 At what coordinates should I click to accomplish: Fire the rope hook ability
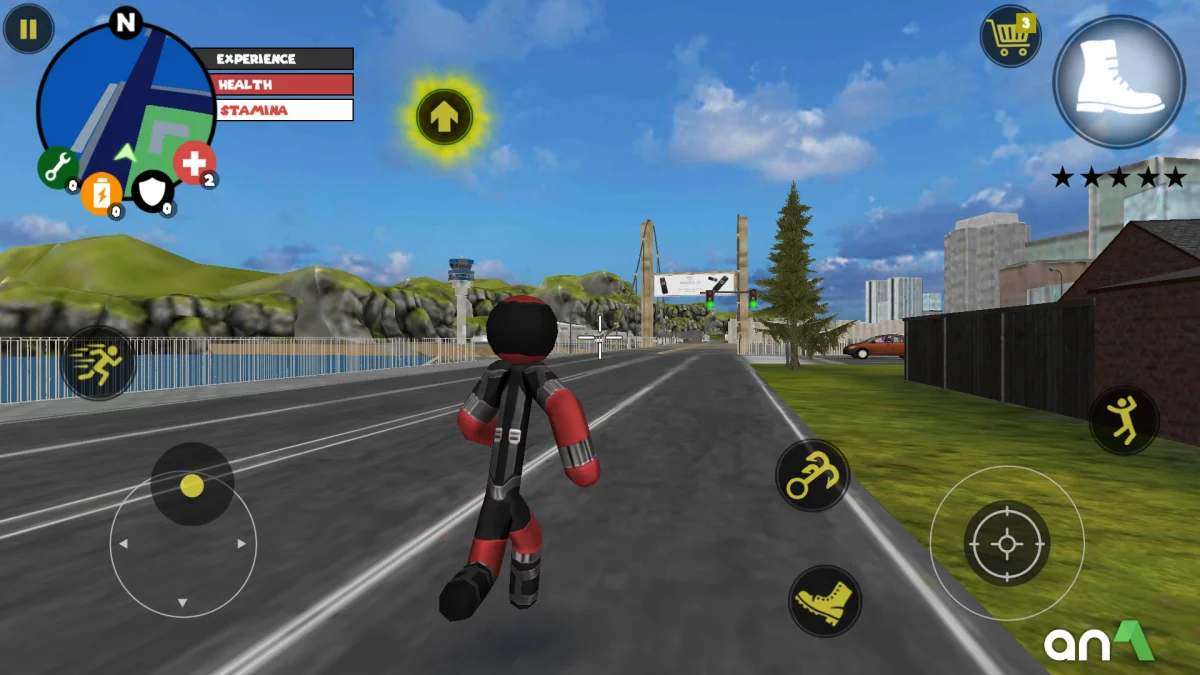(812, 475)
